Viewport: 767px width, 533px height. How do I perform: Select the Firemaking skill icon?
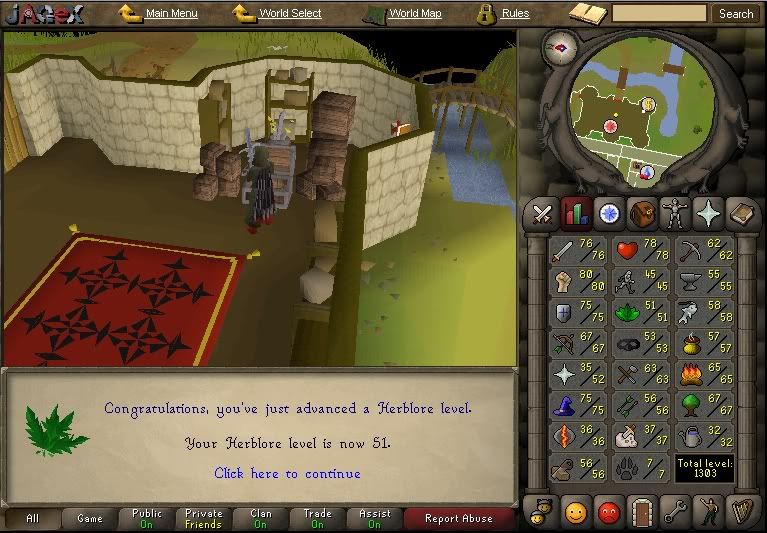click(x=703, y=375)
